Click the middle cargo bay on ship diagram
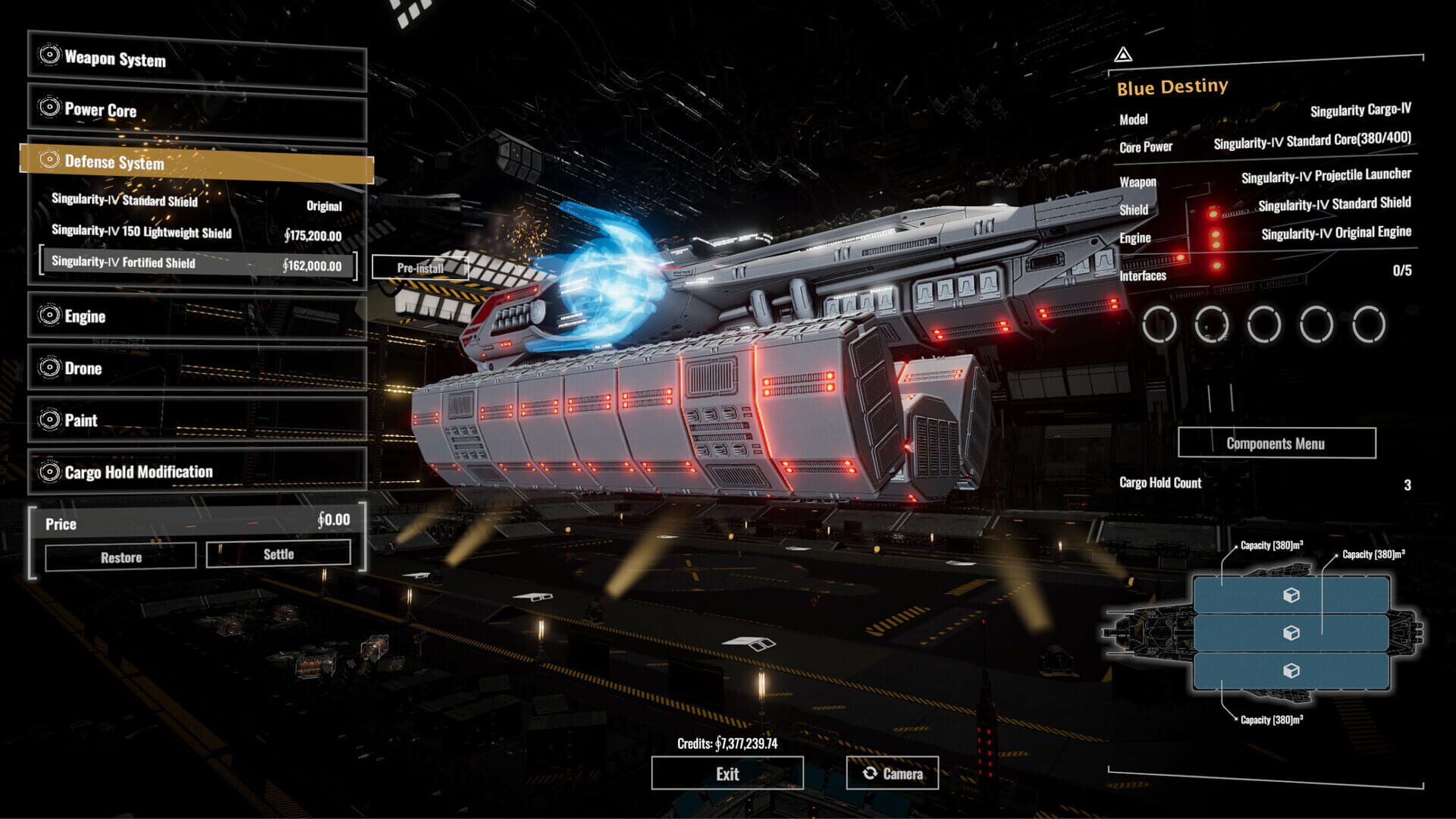1456x819 pixels. click(1291, 632)
